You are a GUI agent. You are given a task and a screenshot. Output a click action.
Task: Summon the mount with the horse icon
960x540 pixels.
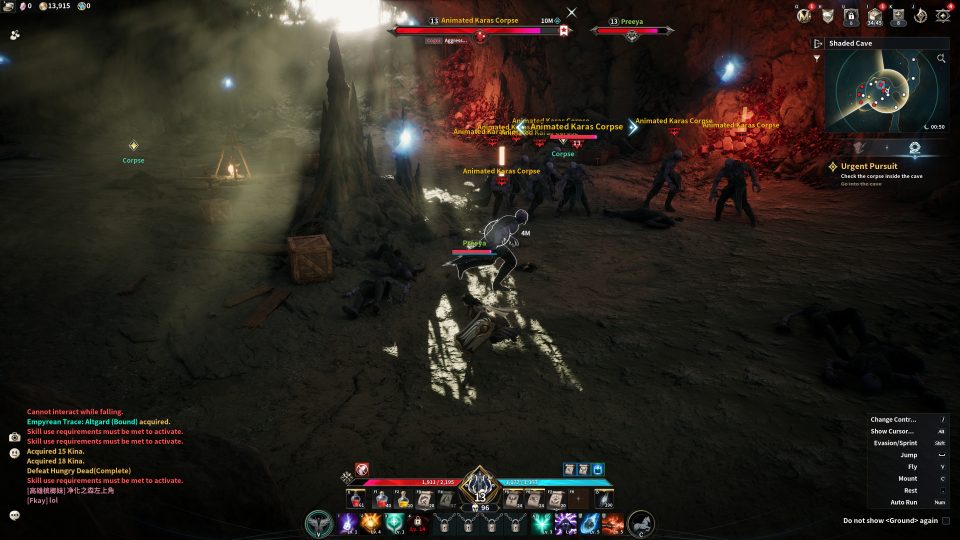(x=640, y=522)
